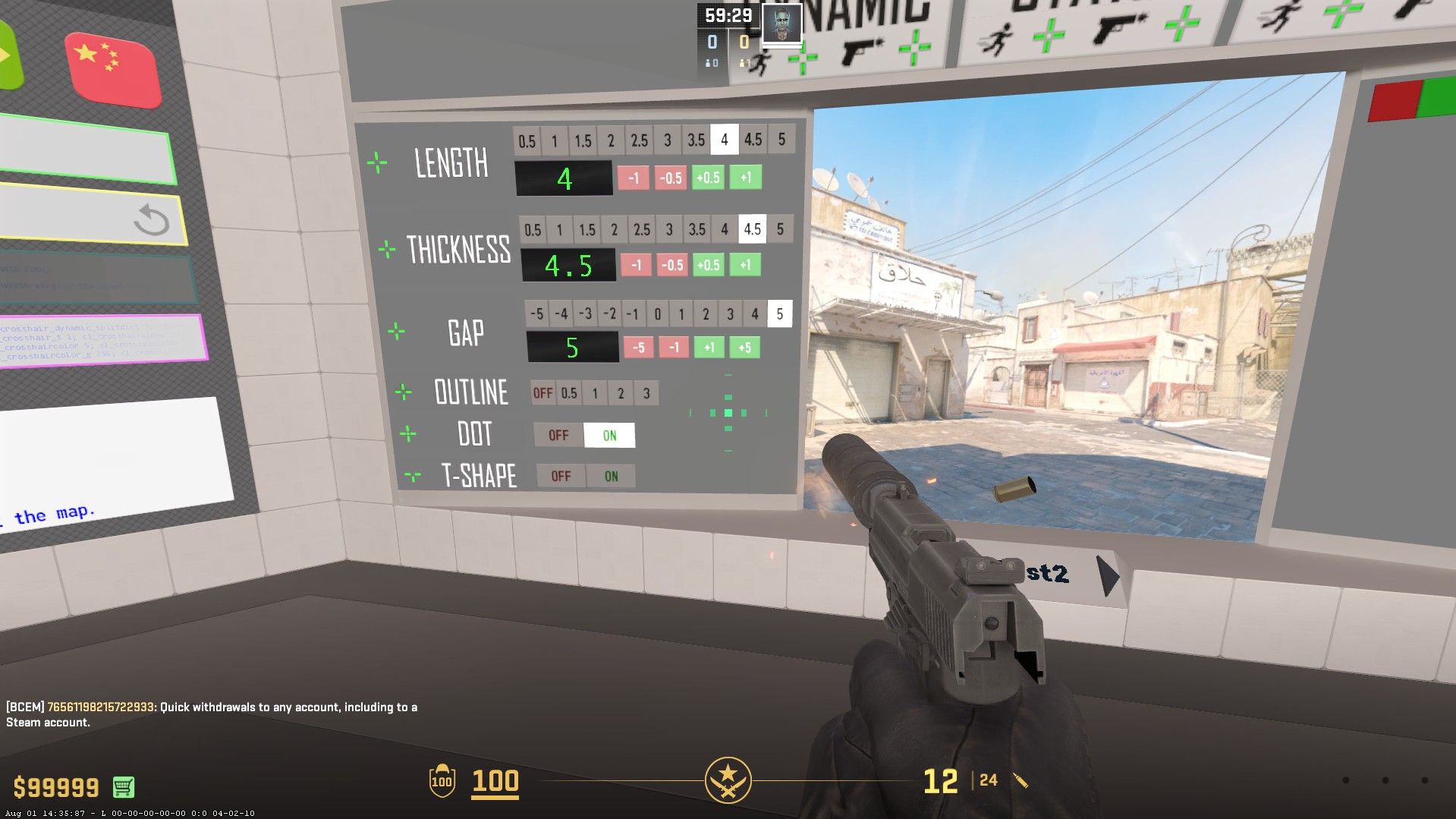Set Outline thickness to 2

621,393
